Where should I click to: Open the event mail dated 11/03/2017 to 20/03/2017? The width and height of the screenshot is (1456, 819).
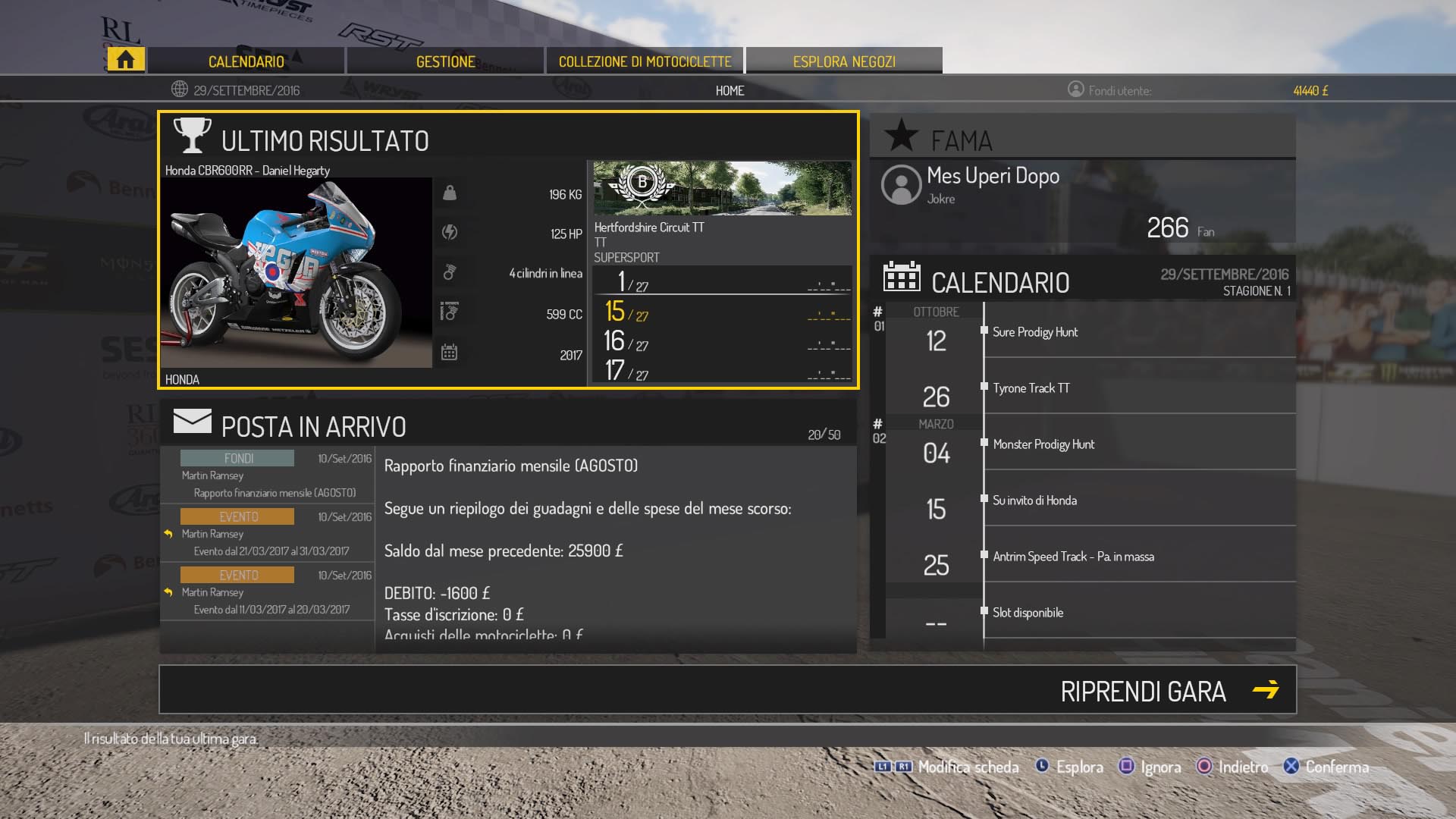pyautogui.click(x=267, y=592)
